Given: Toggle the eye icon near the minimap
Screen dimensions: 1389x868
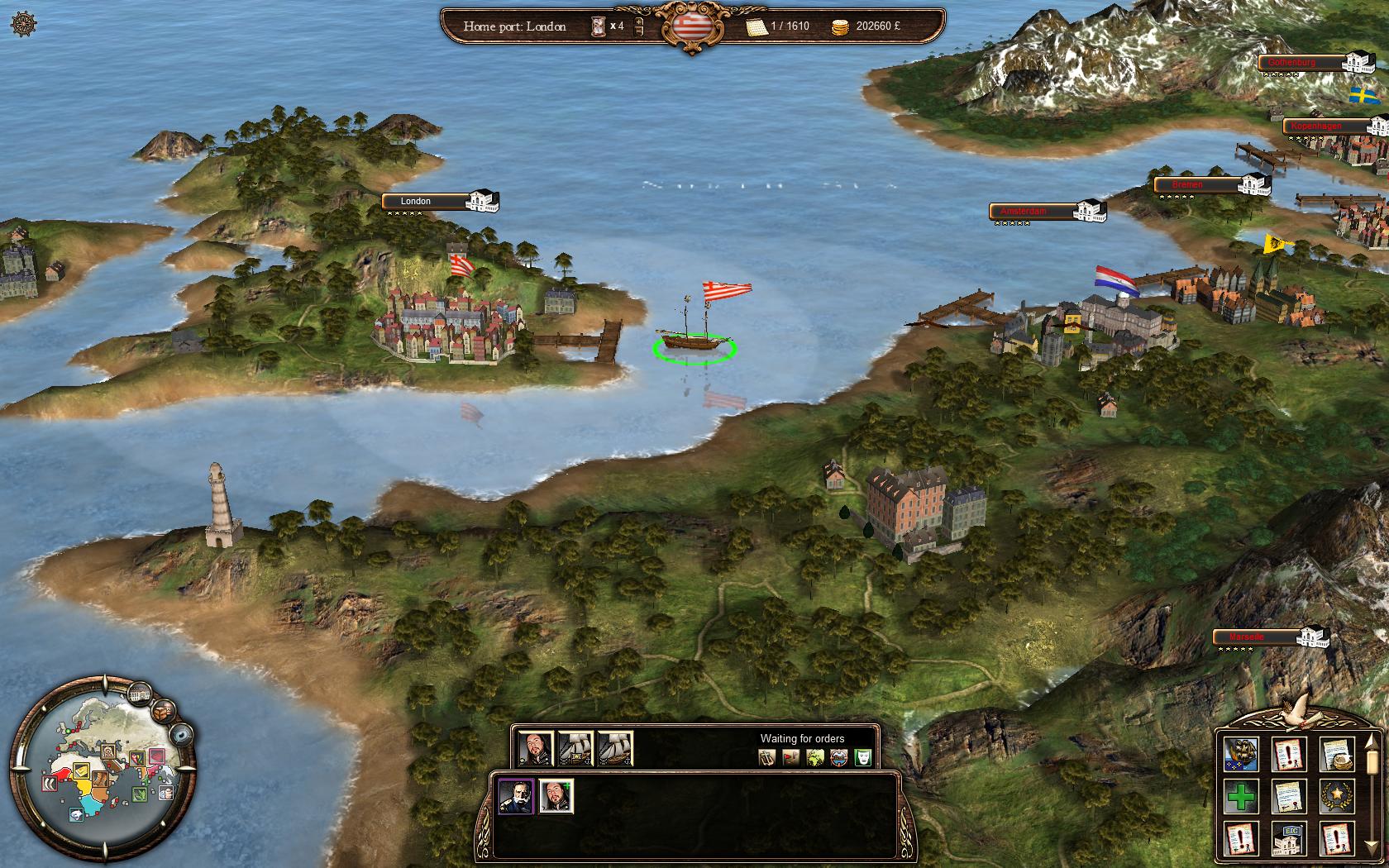Looking at the screenshot, I should point(181,735).
